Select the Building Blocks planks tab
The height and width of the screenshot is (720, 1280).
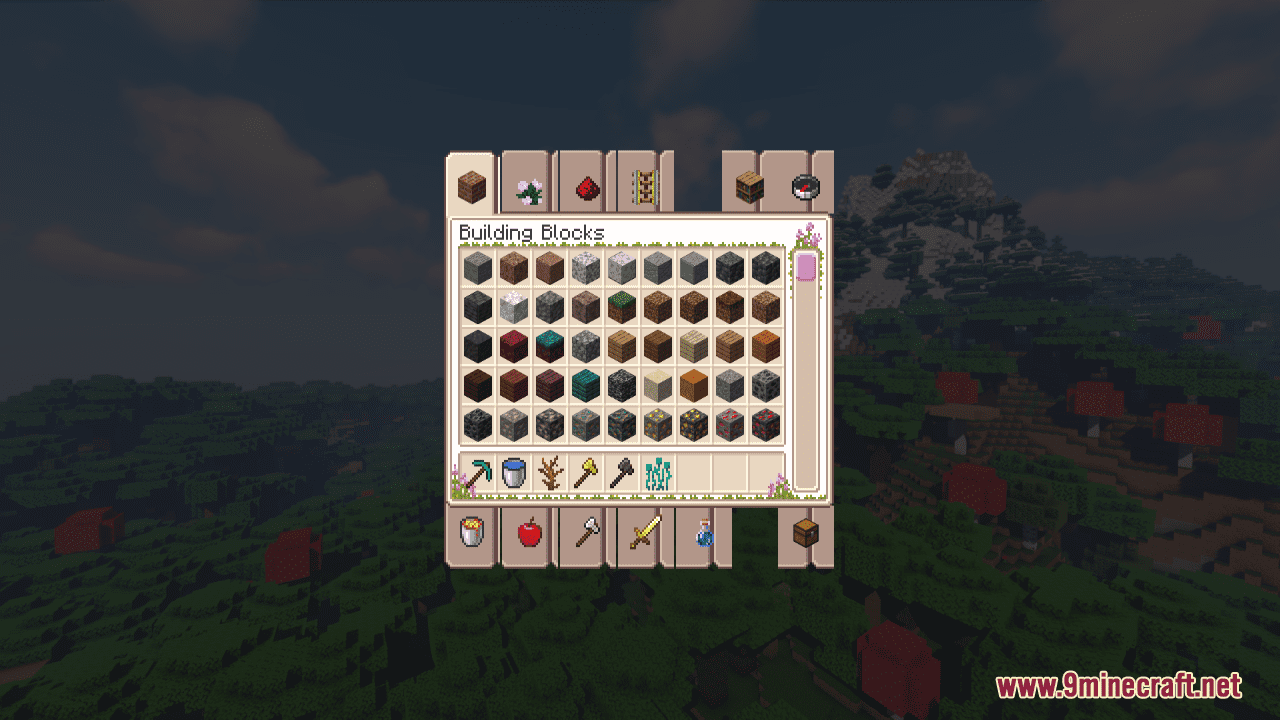point(470,185)
